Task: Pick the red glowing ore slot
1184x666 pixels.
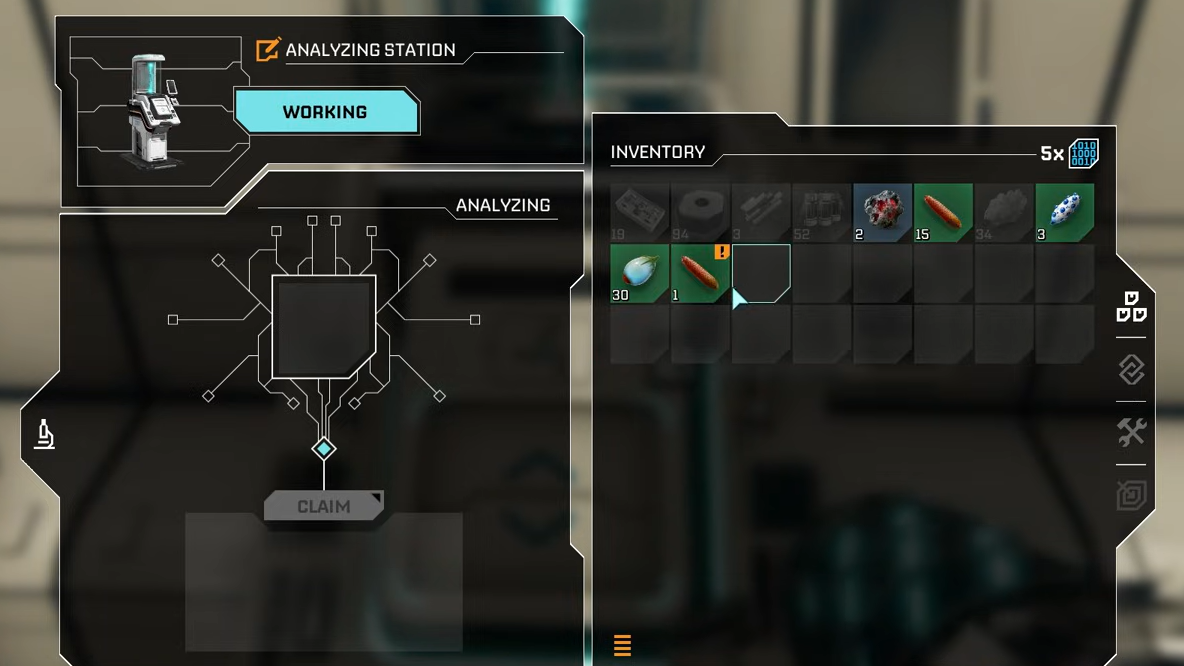Action: coord(882,212)
